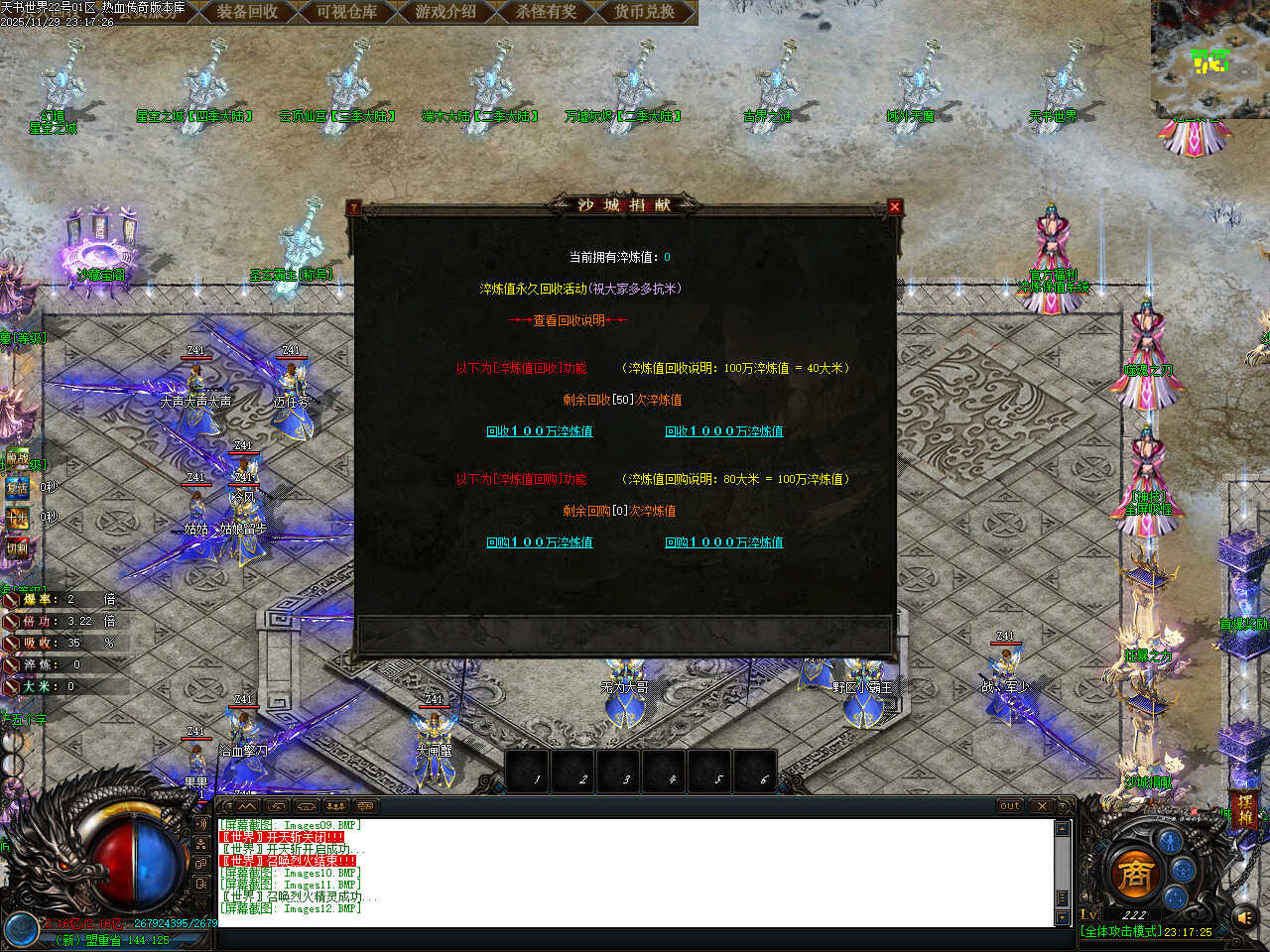This screenshot has height=952, width=1270.
Task: Open the 可视仓库 top menu
Action: 346,12
